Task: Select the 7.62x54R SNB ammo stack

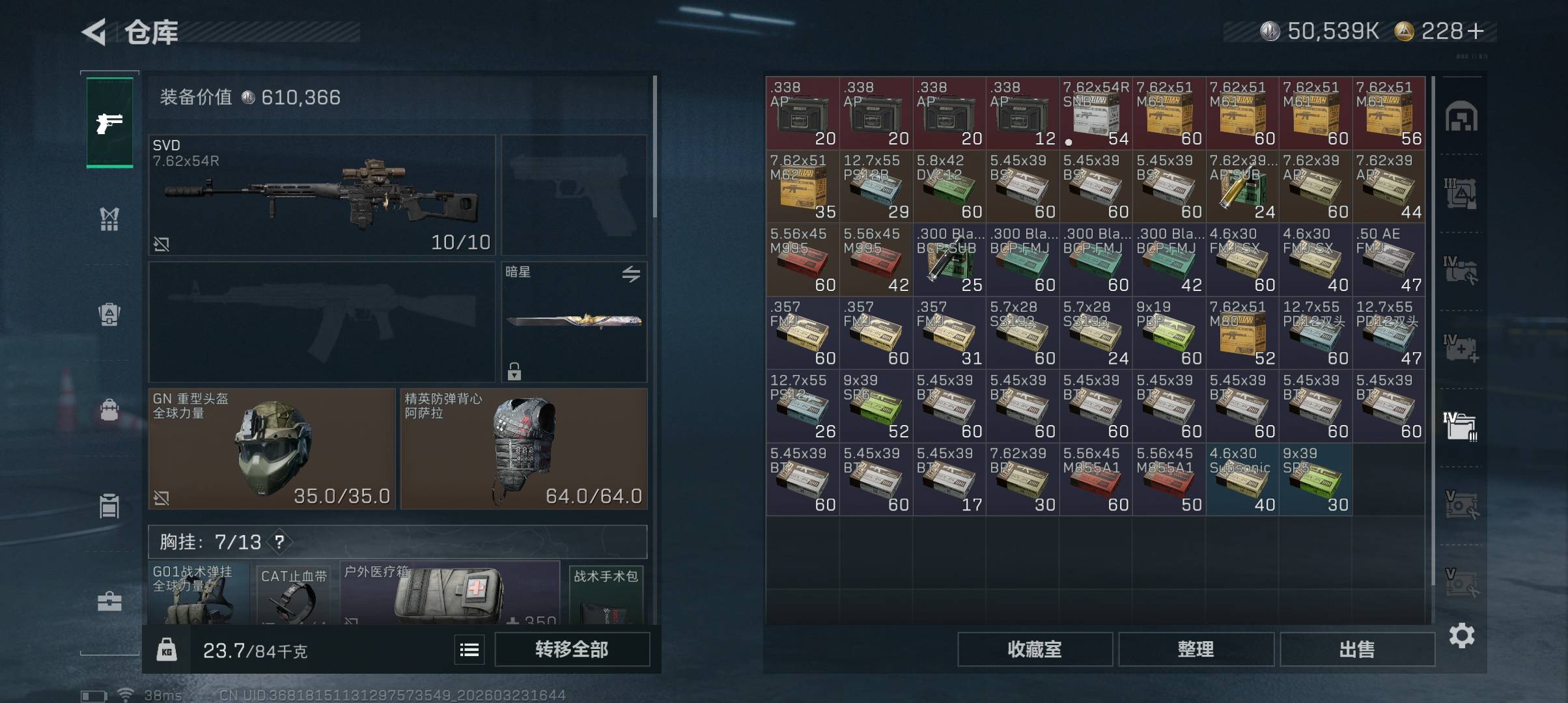Action: coord(1095,113)
